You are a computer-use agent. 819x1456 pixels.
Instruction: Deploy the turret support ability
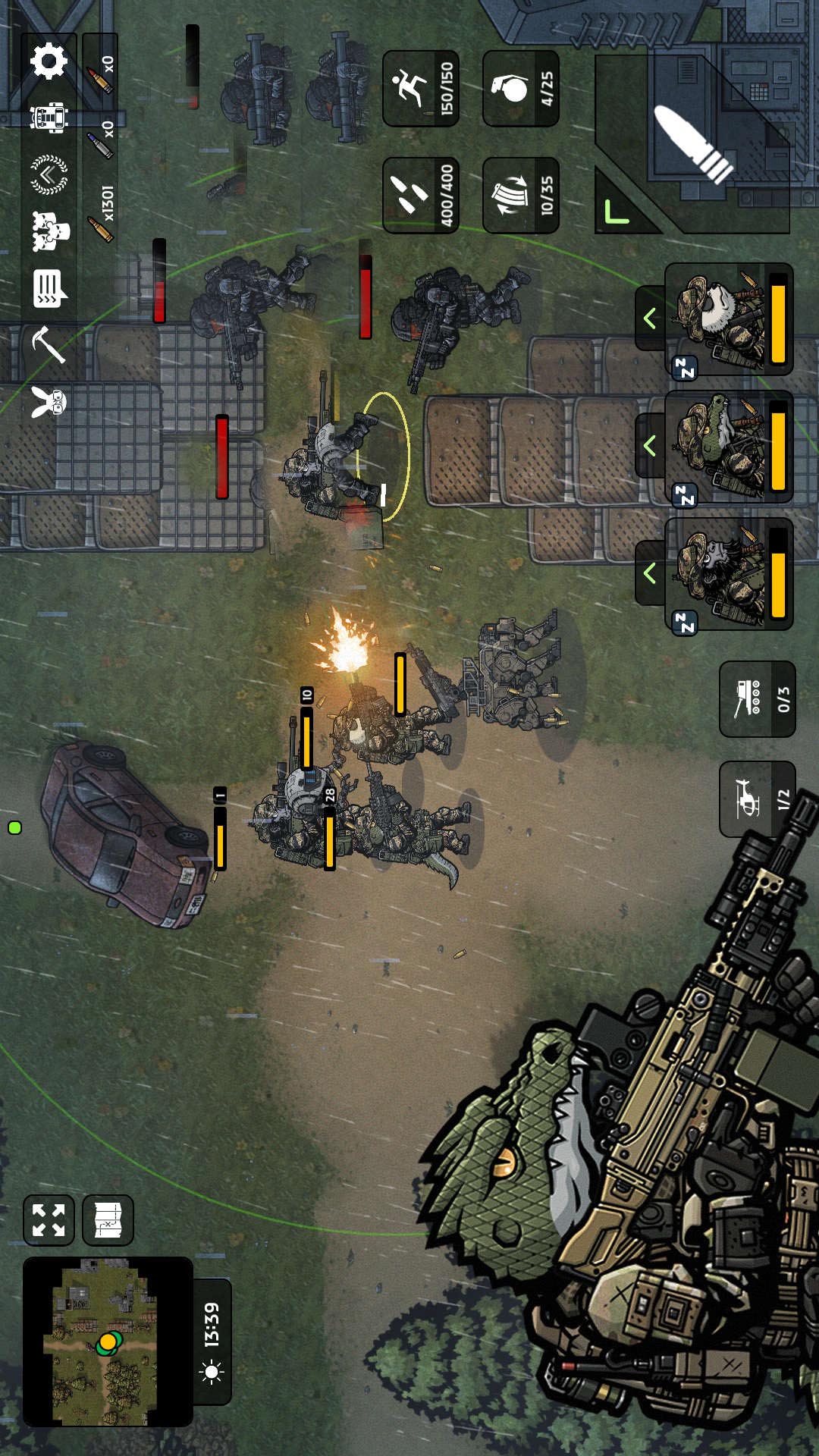pos(757,698)
